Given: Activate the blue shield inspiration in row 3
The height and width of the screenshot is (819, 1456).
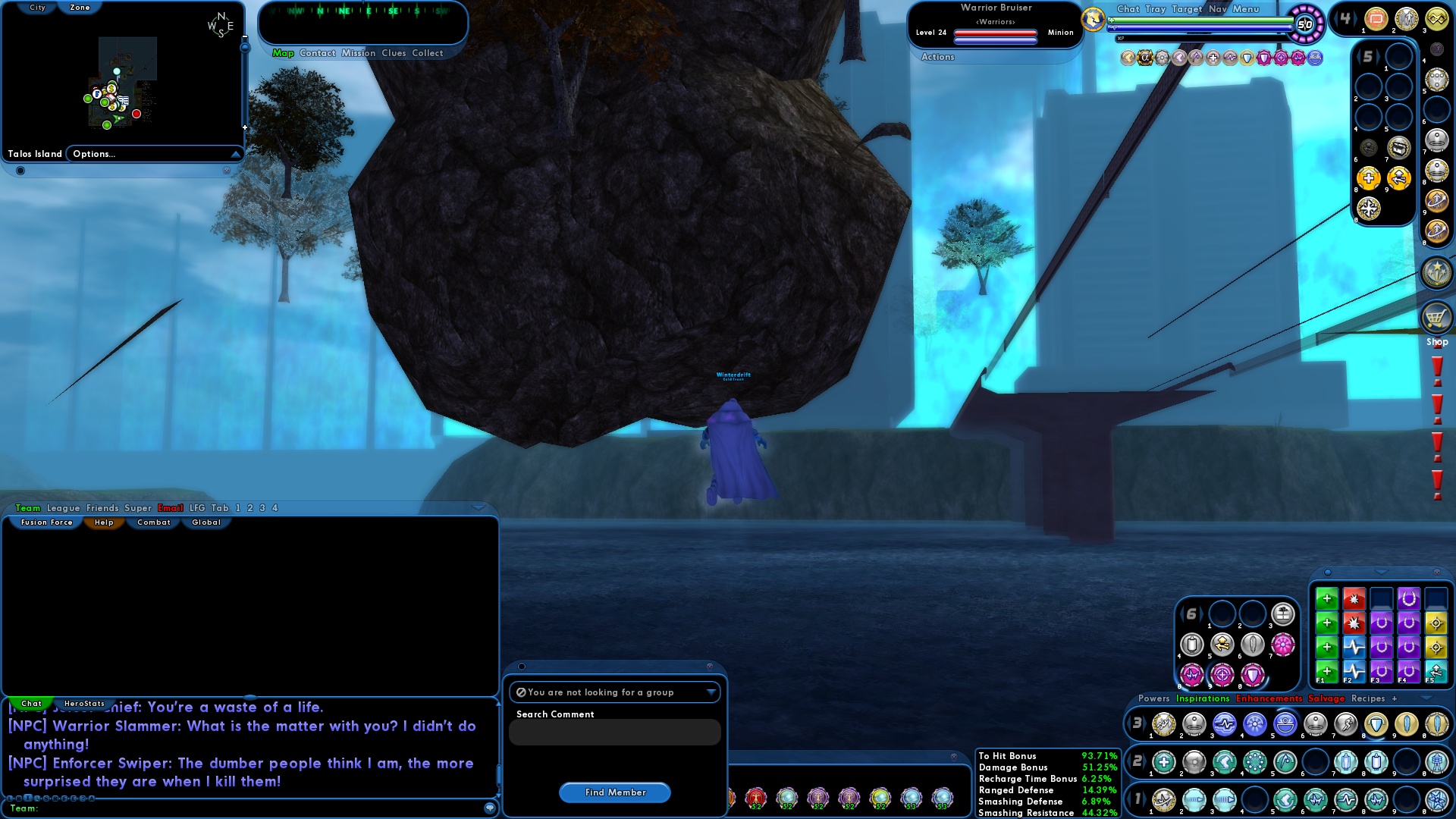Looking at the screenshot, I should point(1354,647).
